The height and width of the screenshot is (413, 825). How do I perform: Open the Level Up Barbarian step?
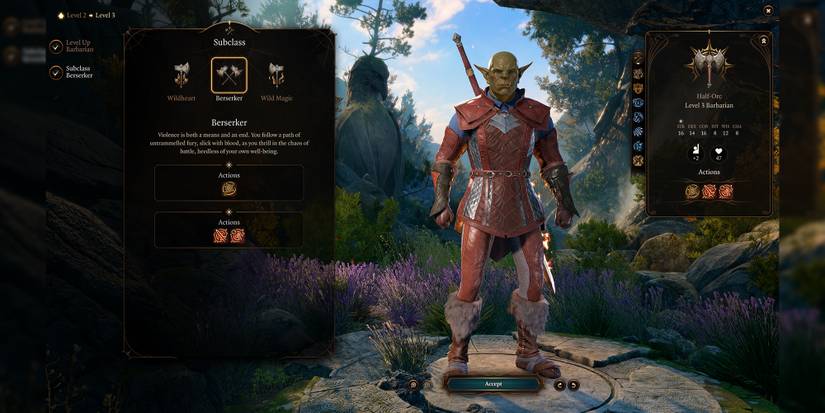point(56,46)
